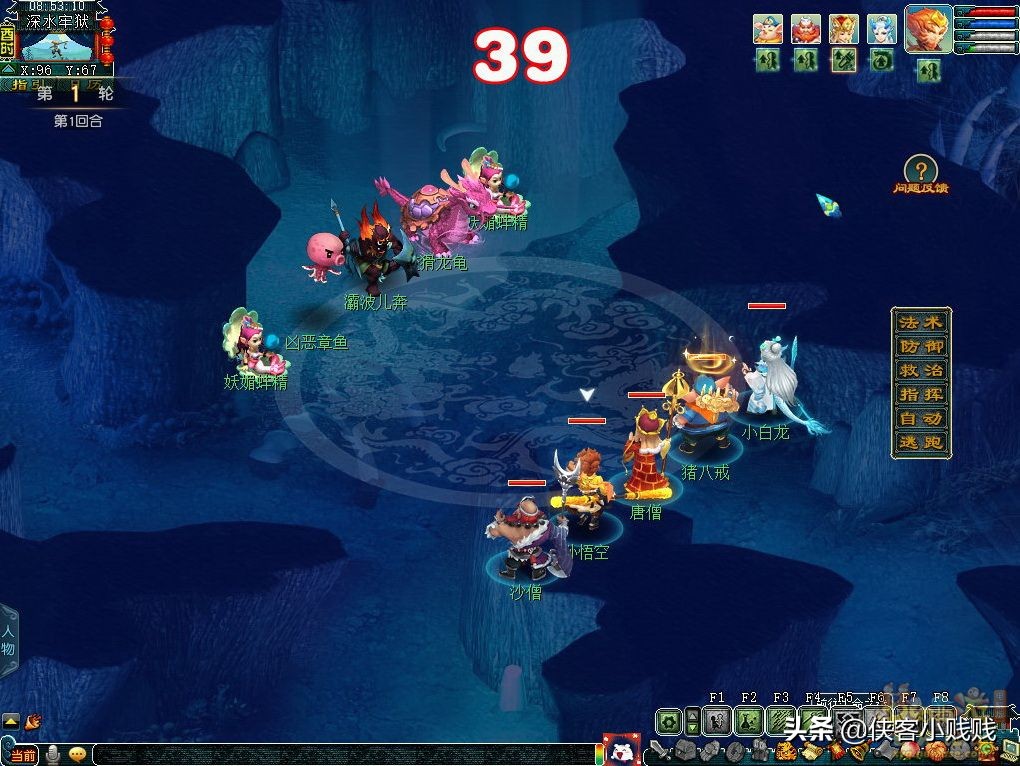Select the pig-faced Zhu Bajie party portrait
Viewport: 1020px width, 766px height.
[768, 28]
